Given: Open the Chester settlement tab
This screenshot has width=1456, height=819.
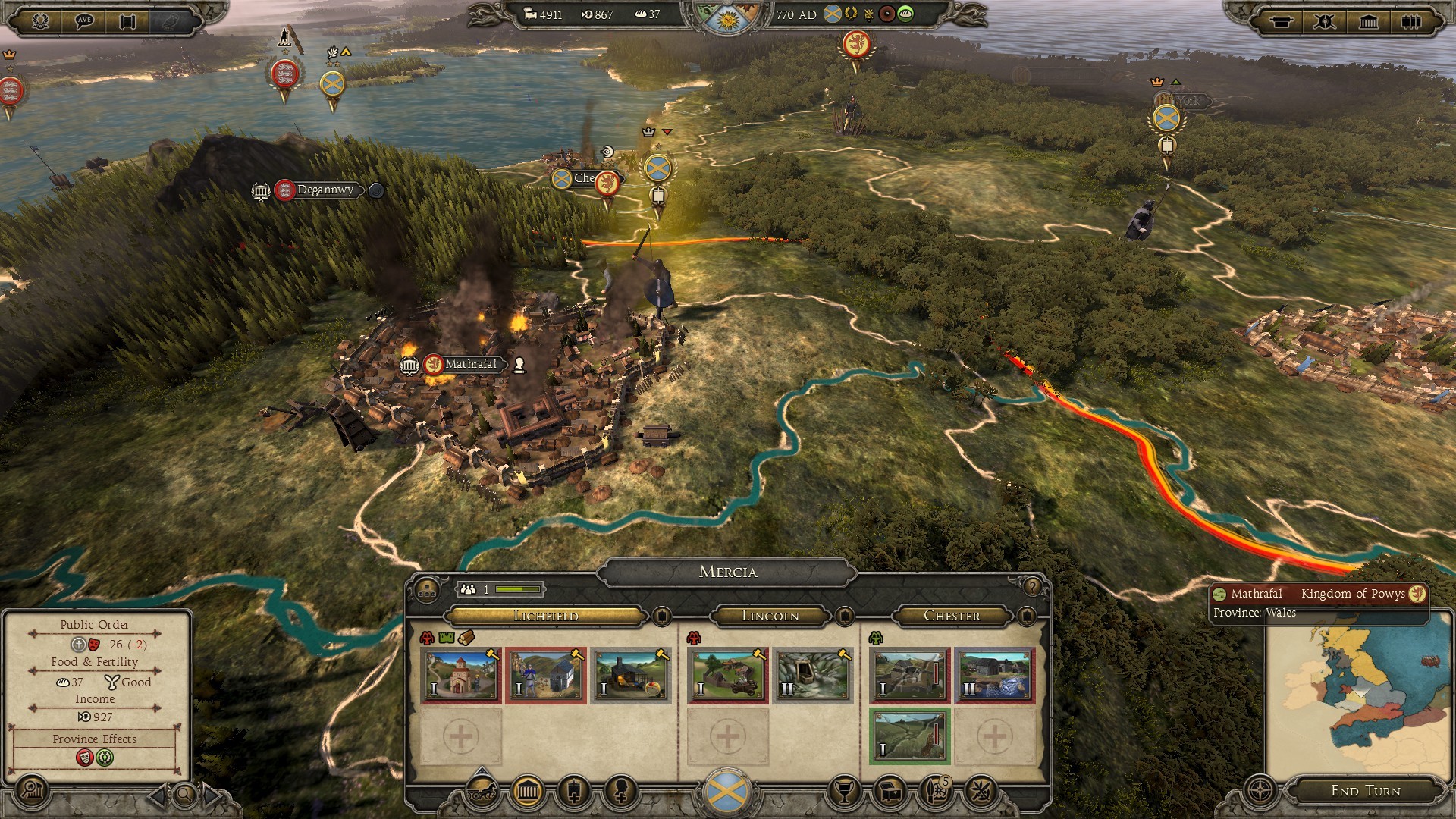Looking at the screenshot, I should click(952, 616).
